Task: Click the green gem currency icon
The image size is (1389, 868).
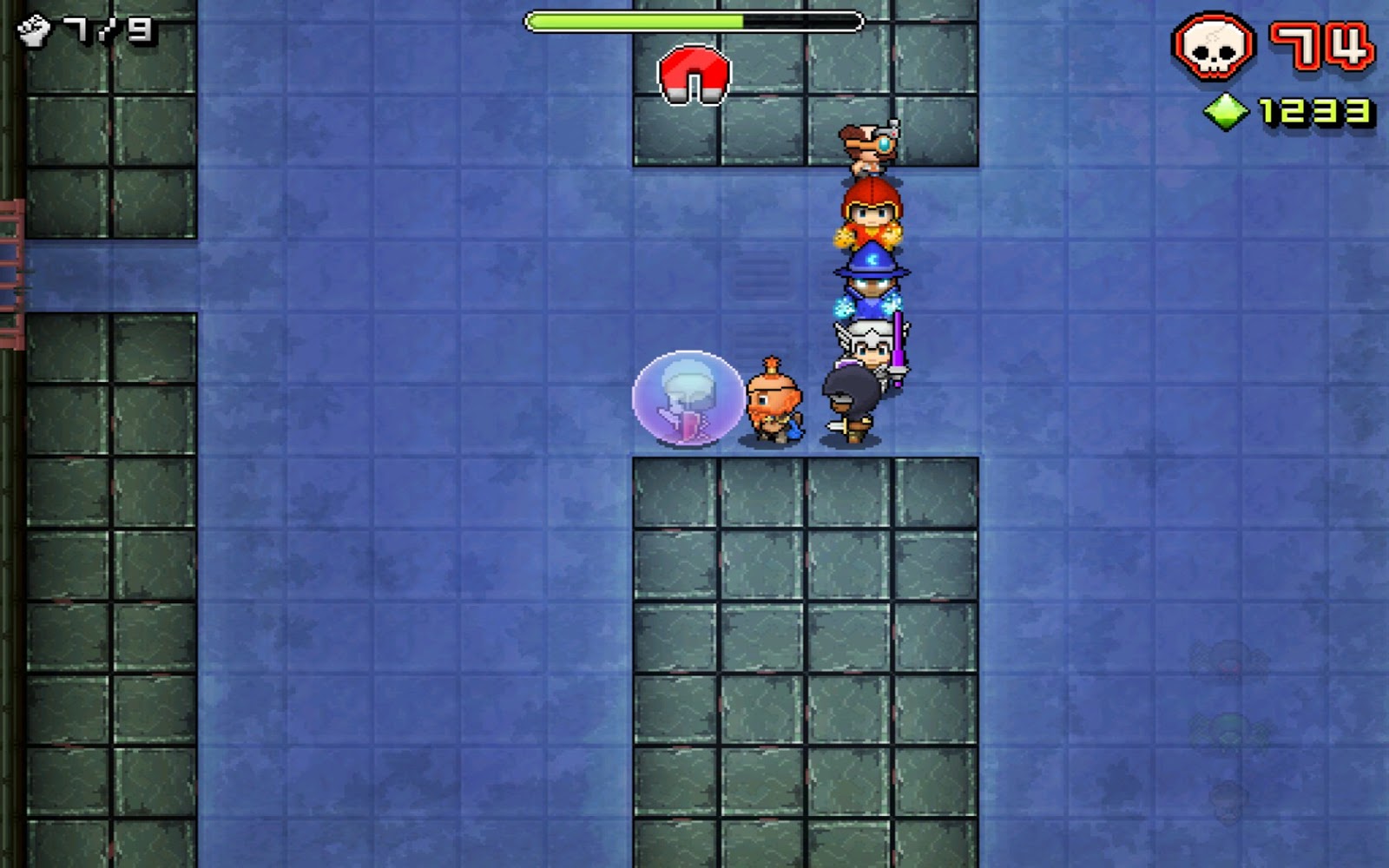Action: point(1227,110)
